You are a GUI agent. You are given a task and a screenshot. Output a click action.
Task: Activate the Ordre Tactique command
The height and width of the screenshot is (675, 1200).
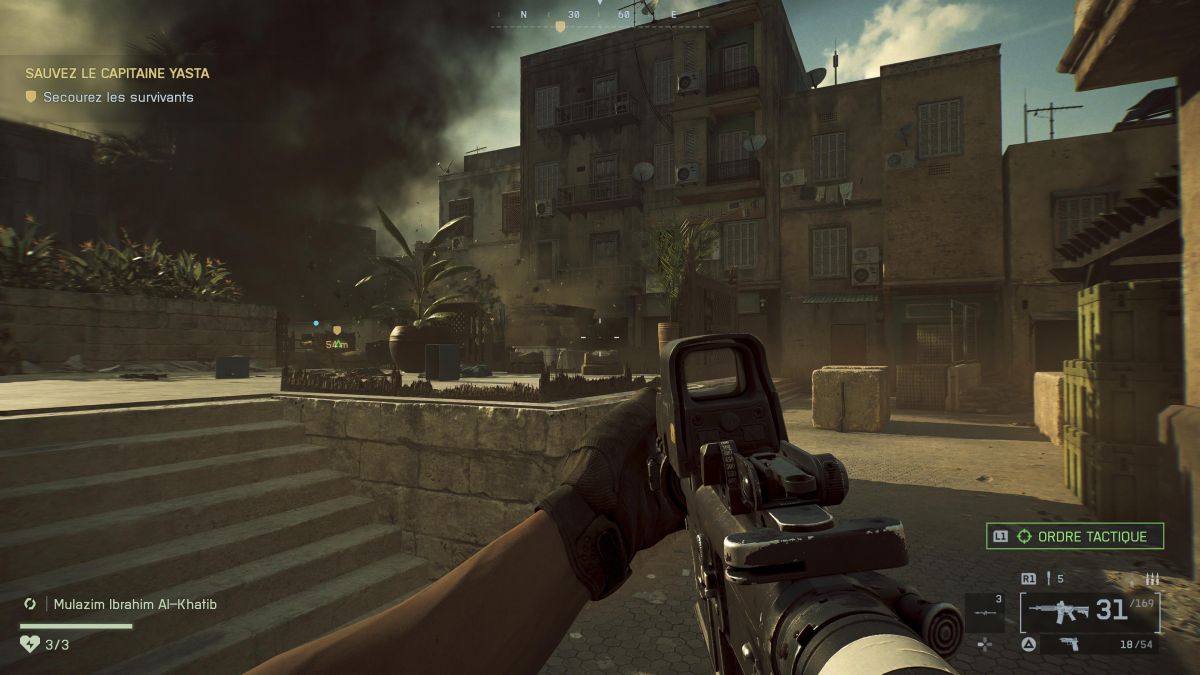click(1075, 536)
